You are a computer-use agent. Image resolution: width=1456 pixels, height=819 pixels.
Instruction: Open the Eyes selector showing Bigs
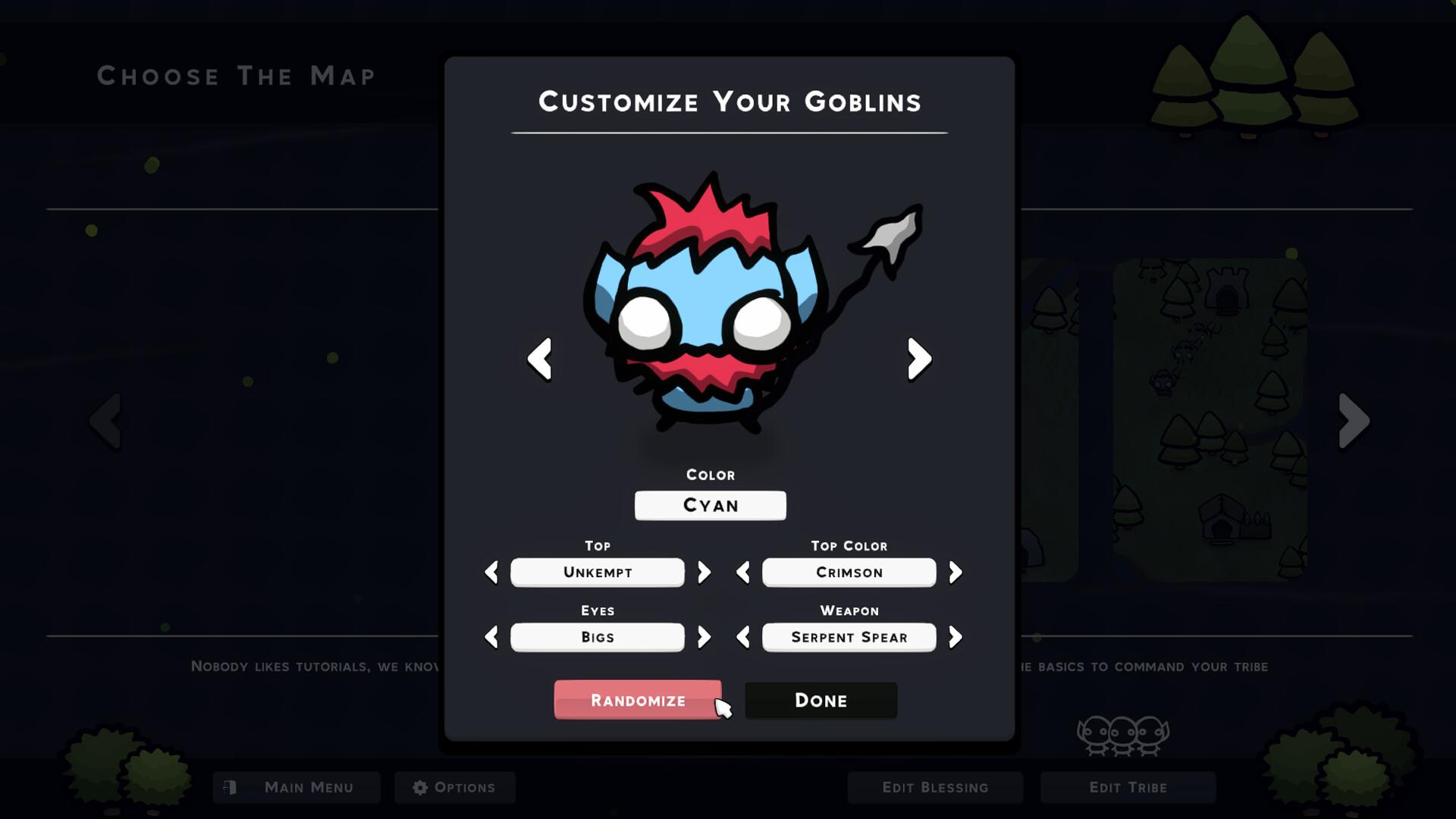[x=597, y=637]
